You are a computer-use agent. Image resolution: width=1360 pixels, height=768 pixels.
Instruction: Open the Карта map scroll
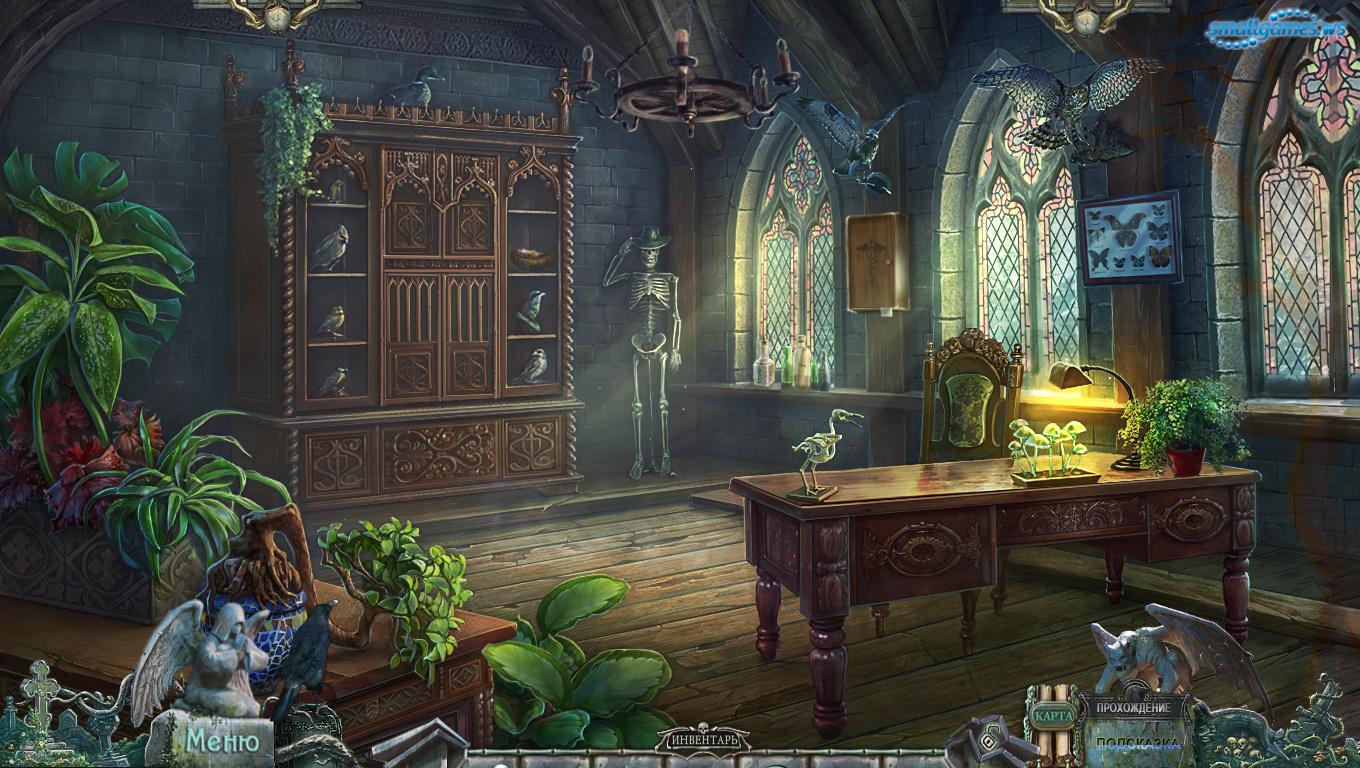pos(1053,715)
